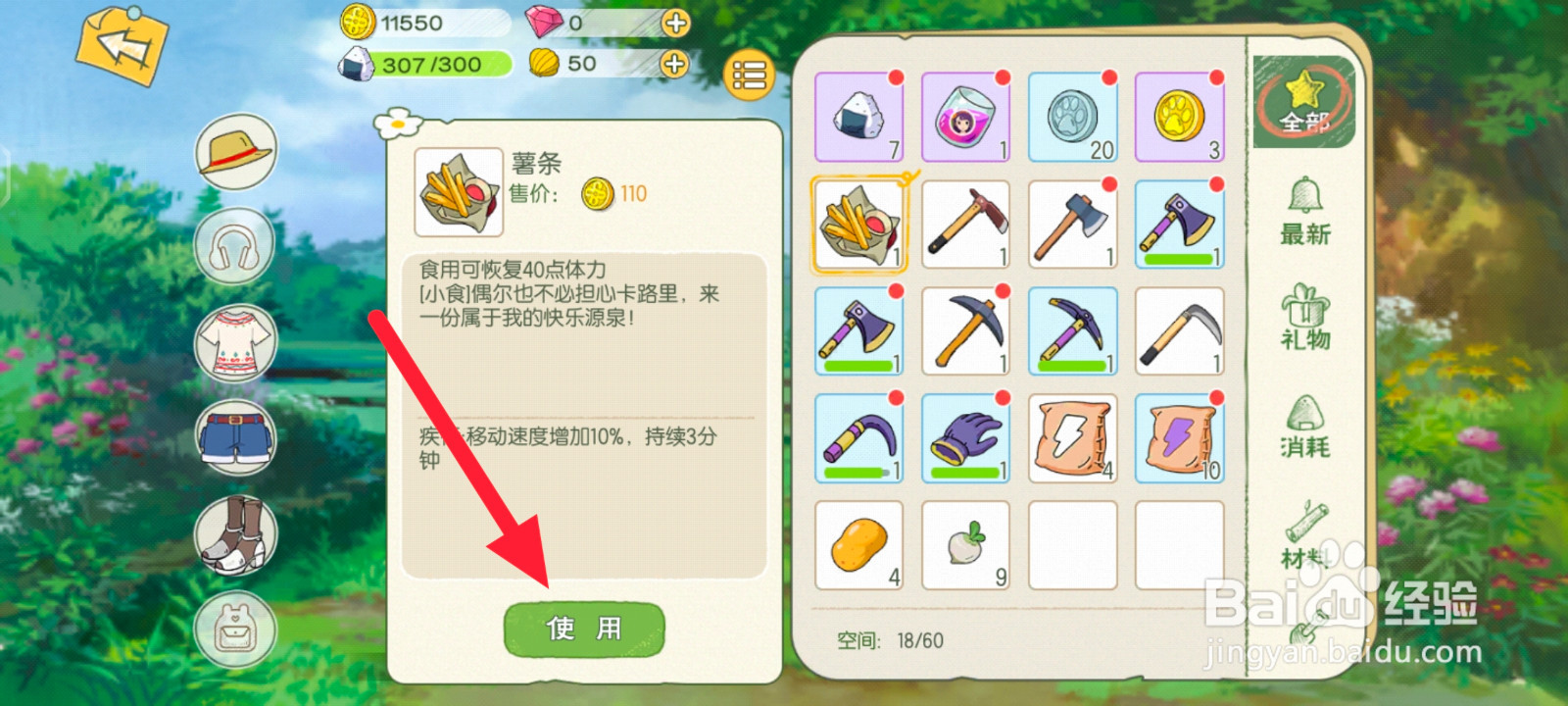
Task: Select the selected fries inventory slot
Action: coord(859,223)
